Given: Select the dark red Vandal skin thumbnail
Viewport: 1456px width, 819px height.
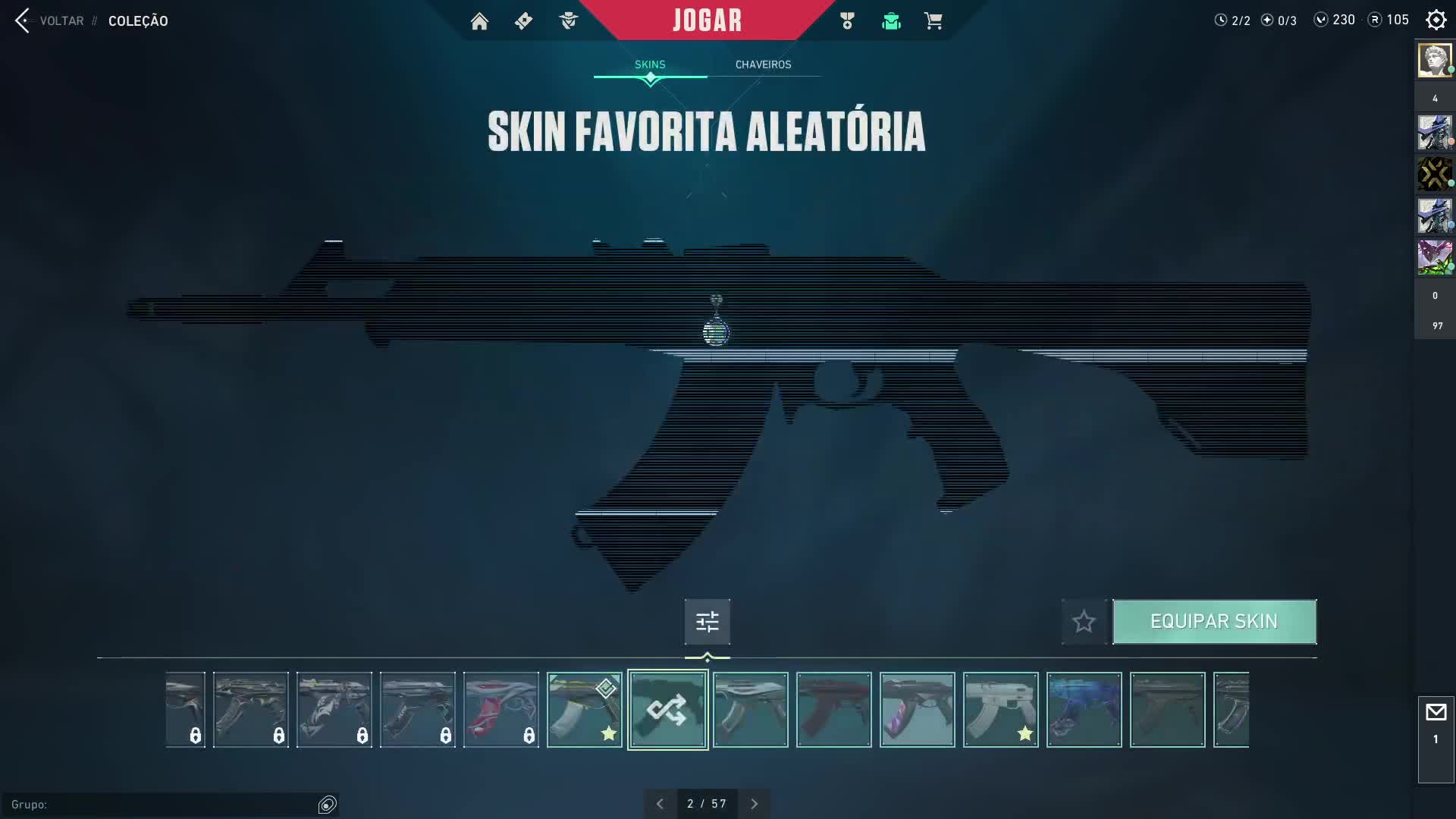Looking at the screenshot, I should pos(833,710).
